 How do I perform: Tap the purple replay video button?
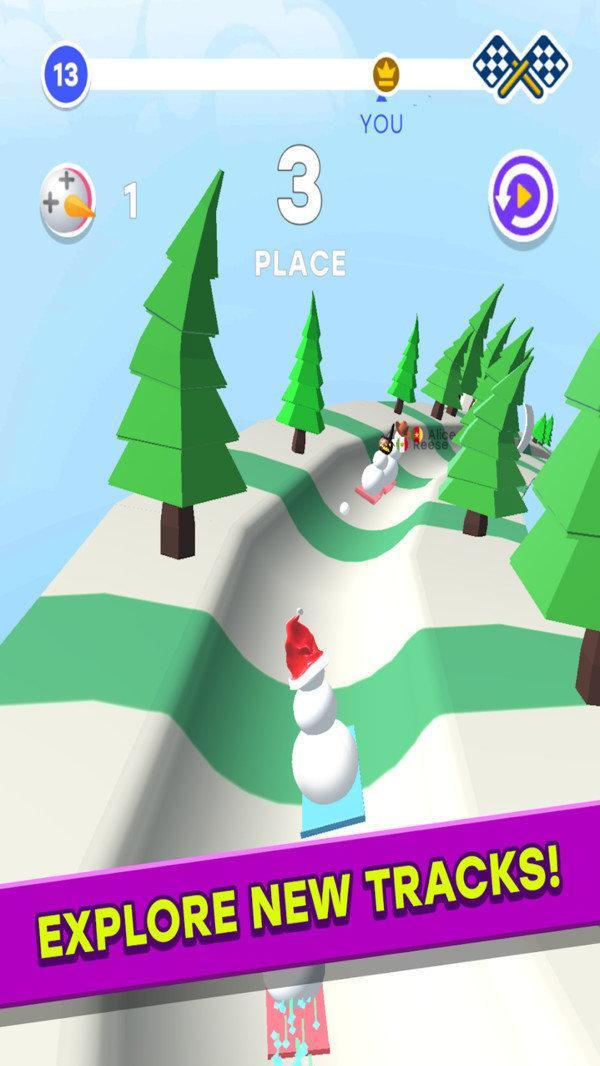click(523, 196)
